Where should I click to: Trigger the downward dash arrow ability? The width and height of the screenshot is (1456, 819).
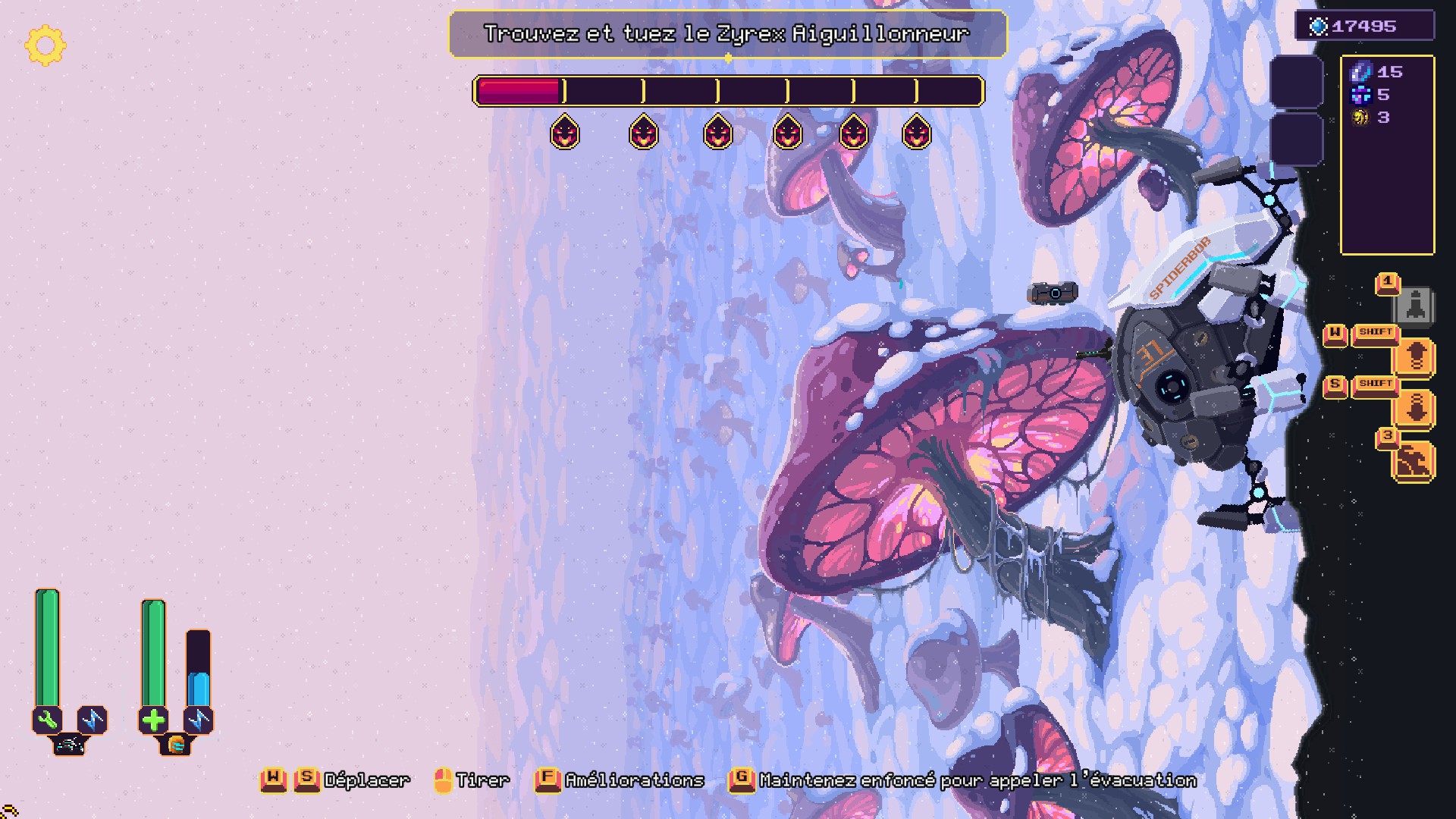pos(1415,409)
